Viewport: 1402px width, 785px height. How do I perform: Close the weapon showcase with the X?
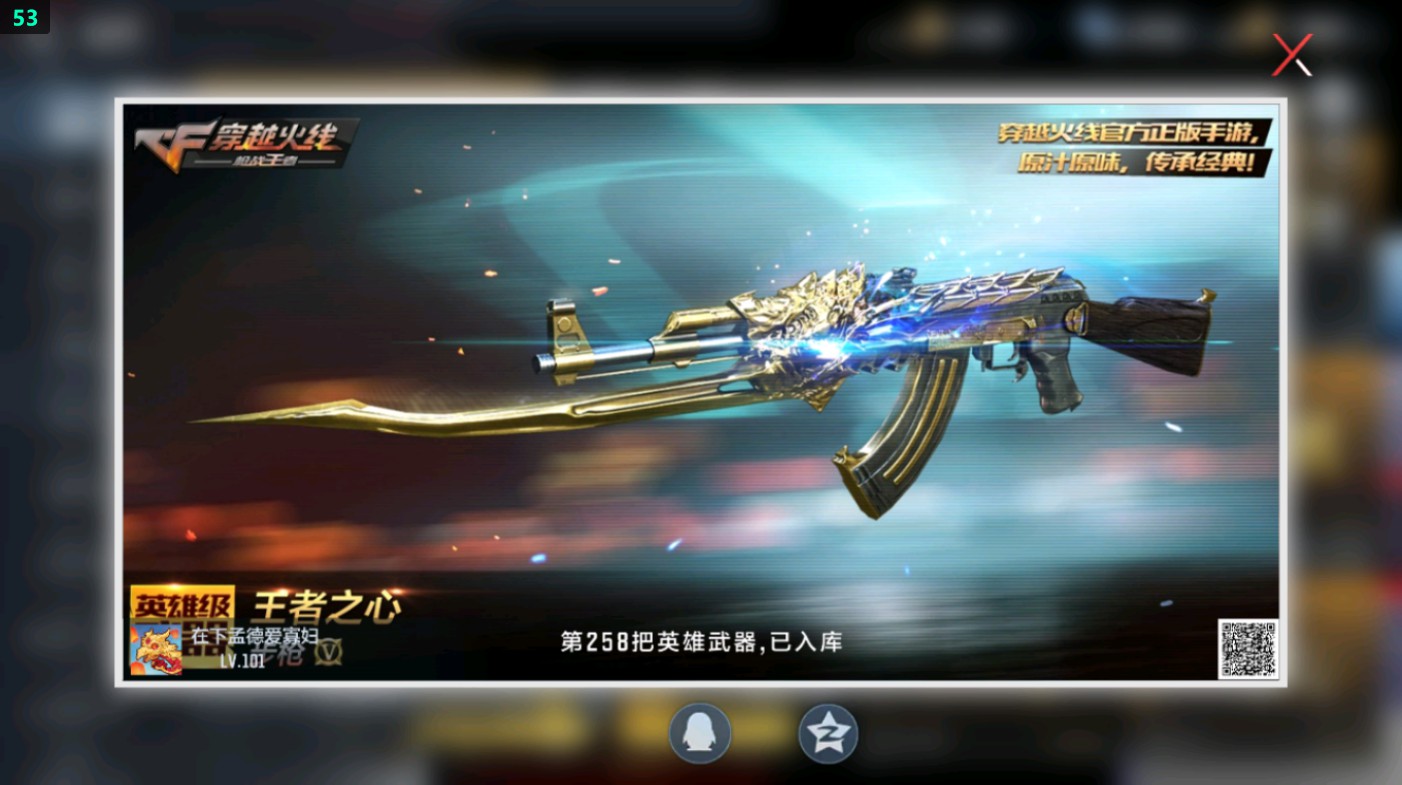click(1291, 55)
